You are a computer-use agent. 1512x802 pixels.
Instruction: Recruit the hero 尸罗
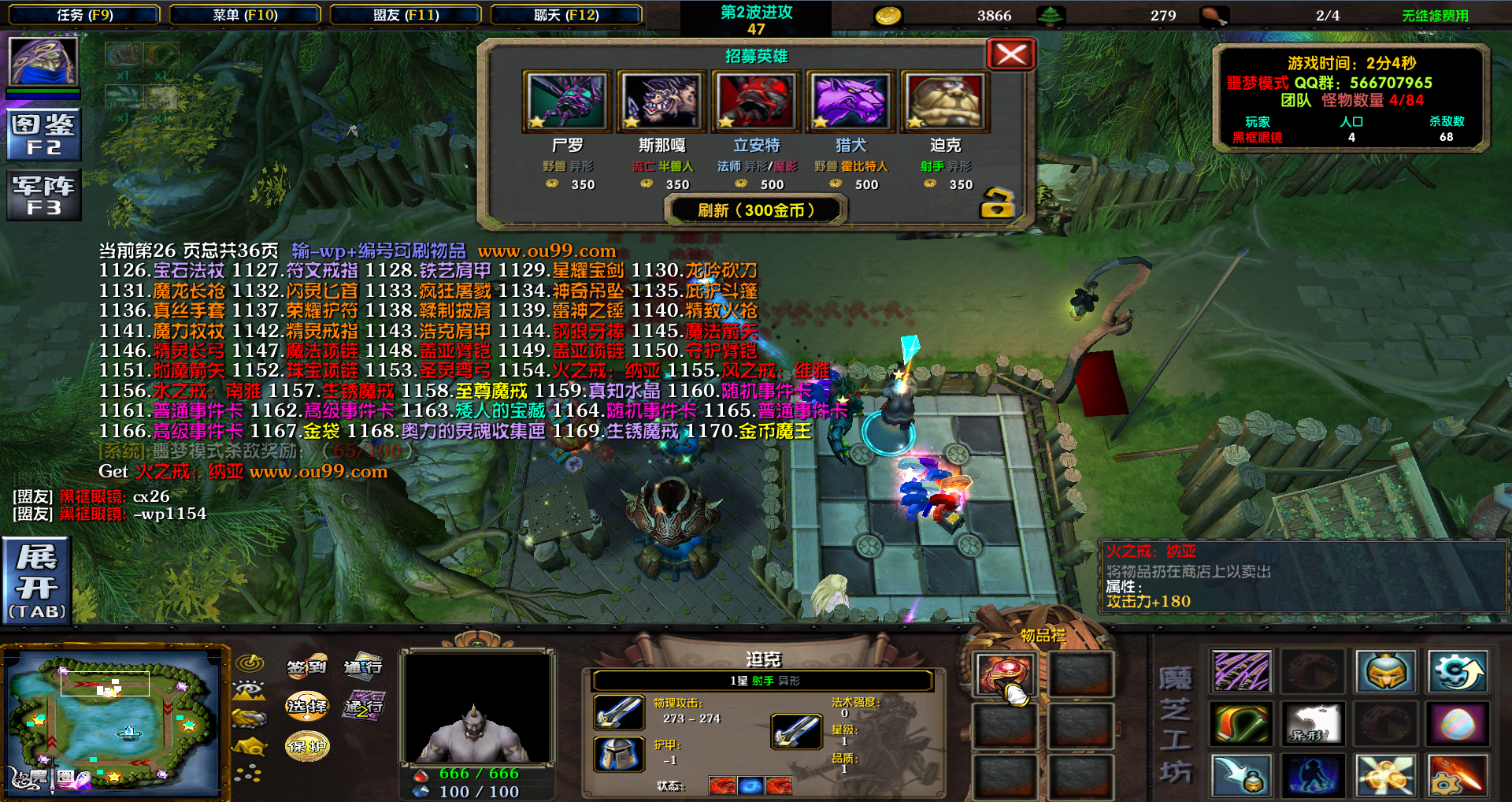point(567,102)
